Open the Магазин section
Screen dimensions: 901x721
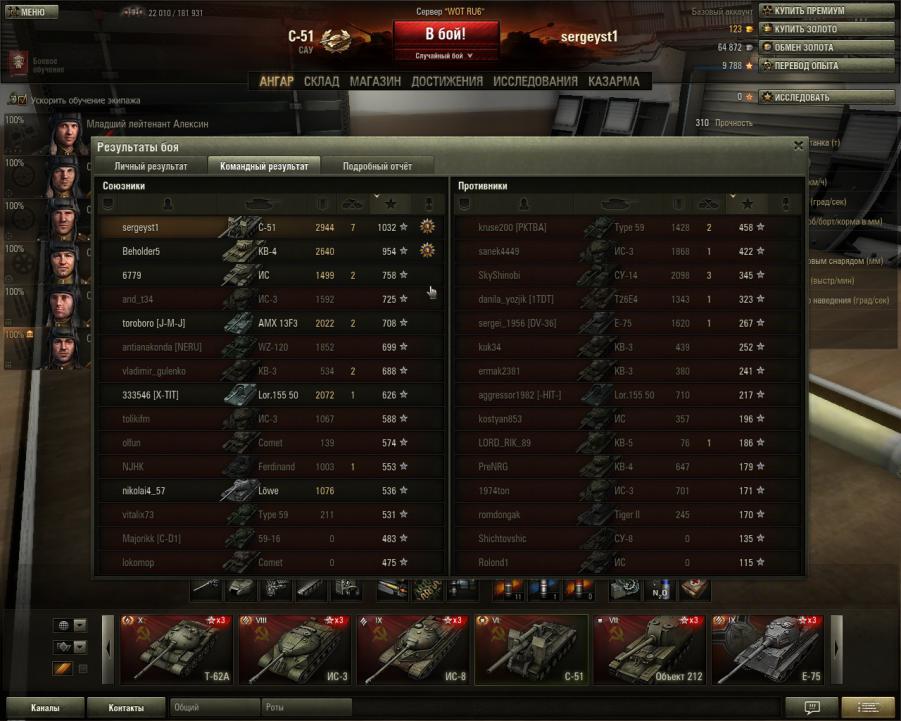coord(376,81)
